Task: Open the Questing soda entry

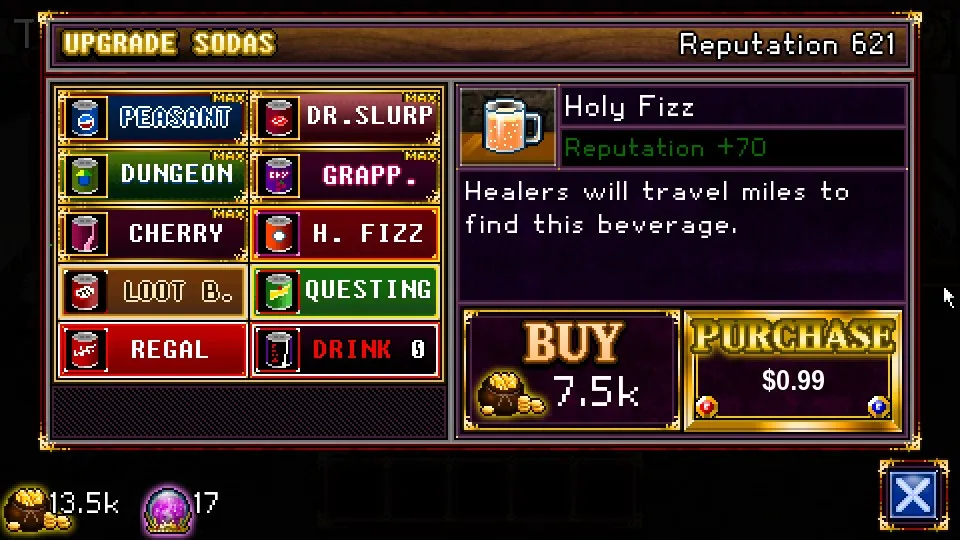Action: [x=345, y=291]
